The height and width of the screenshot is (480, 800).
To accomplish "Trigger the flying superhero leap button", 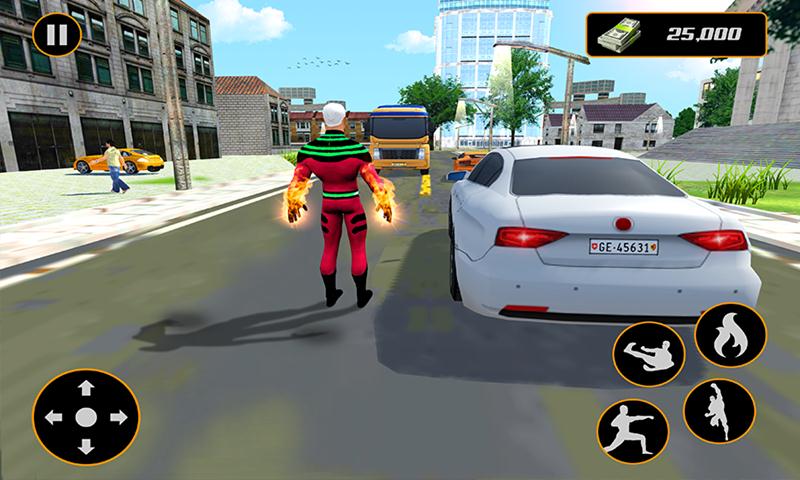I will [x=718, y=411].
